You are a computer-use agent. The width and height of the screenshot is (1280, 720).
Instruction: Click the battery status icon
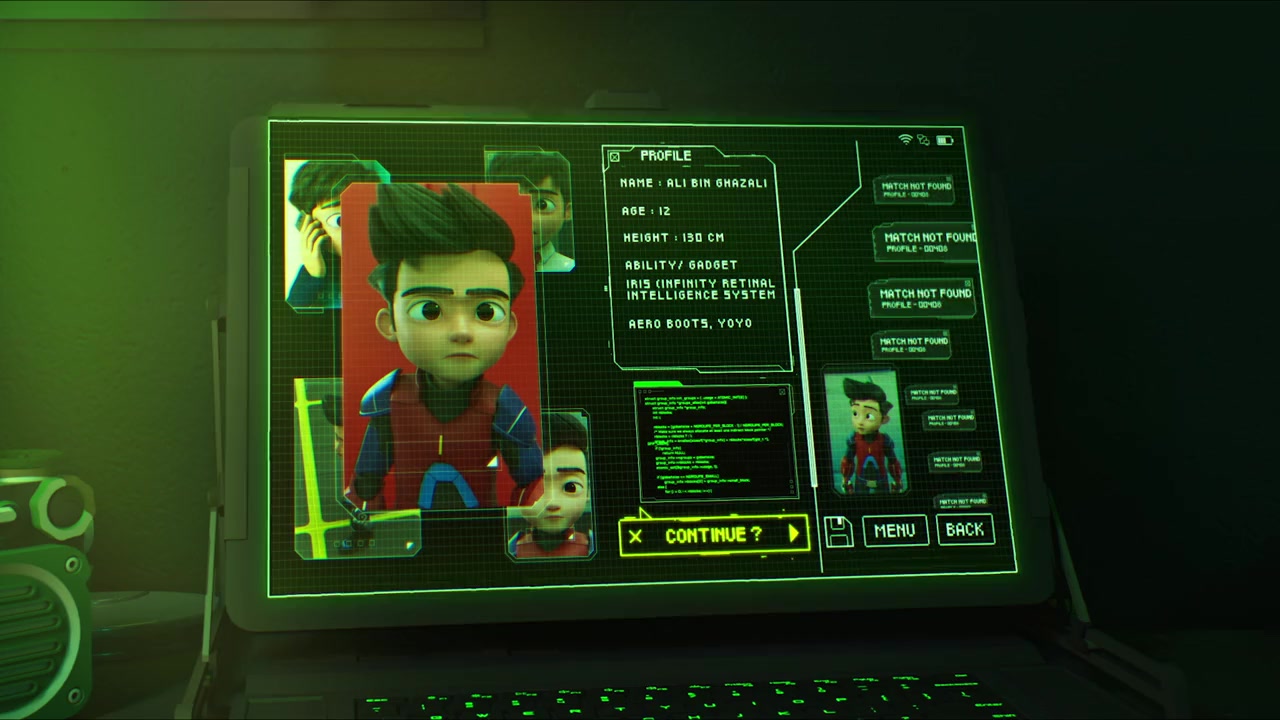click(x=945, y=141)
